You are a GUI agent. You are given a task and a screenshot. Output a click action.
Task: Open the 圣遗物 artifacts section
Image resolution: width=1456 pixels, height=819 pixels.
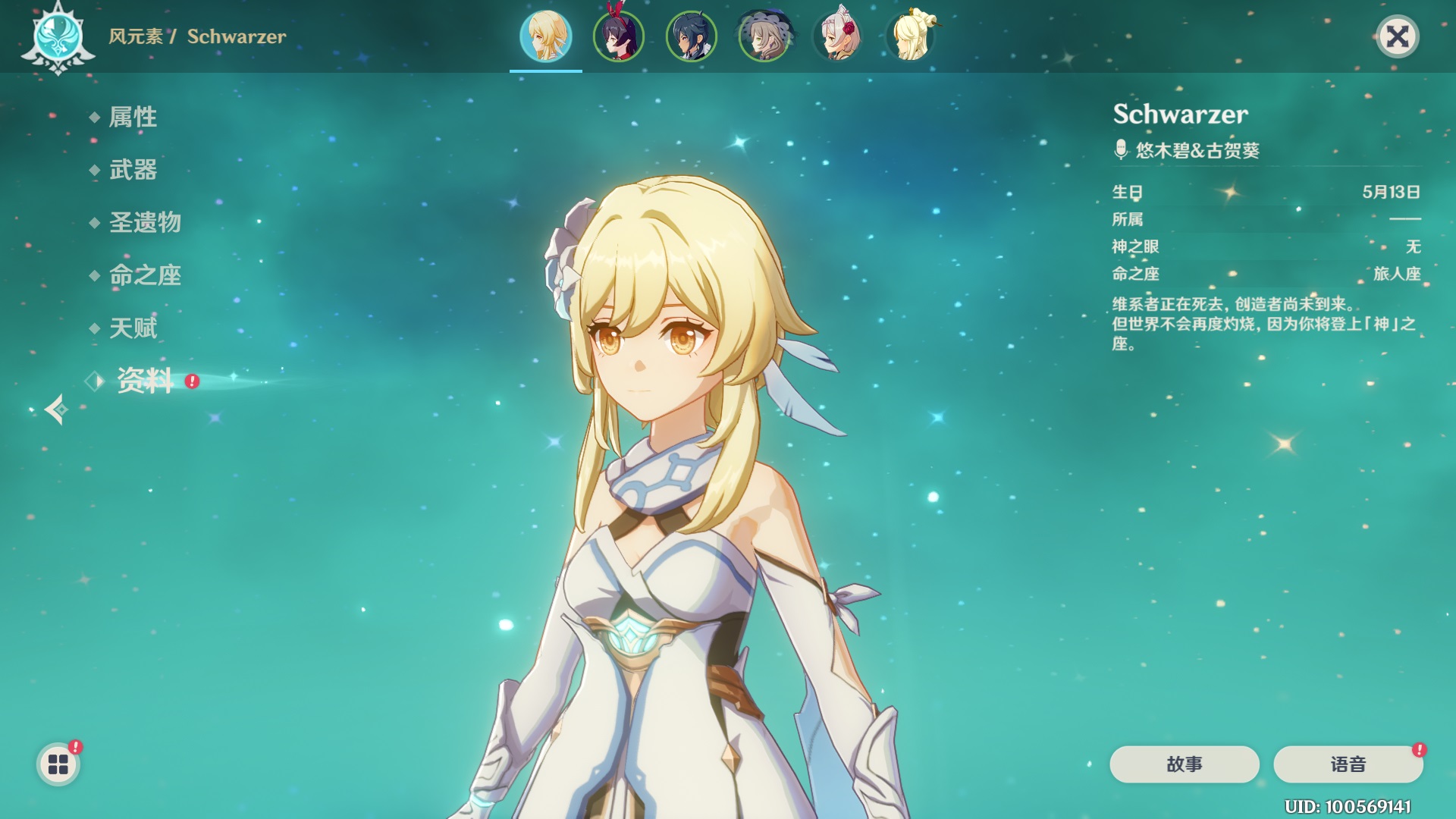click(145, 222)
